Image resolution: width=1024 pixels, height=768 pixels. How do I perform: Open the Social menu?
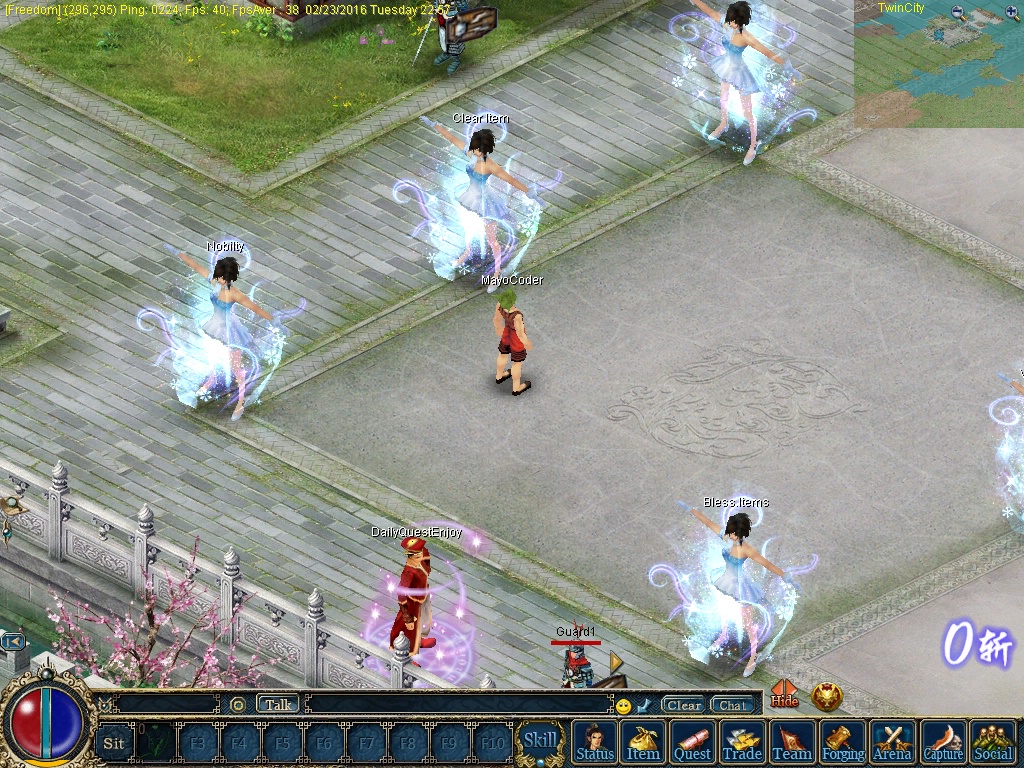point(992,742)
